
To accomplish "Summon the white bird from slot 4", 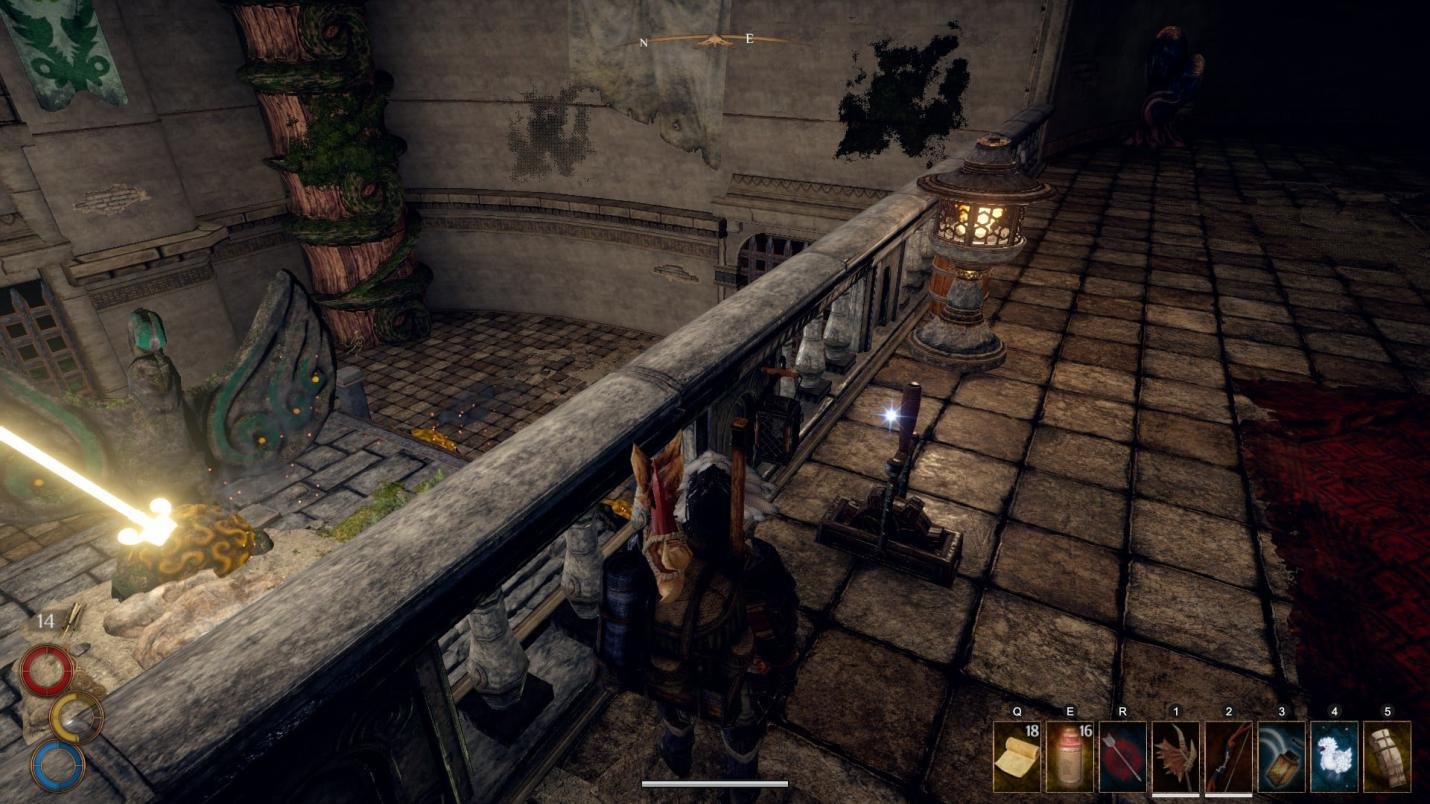I will point(1334,758).
